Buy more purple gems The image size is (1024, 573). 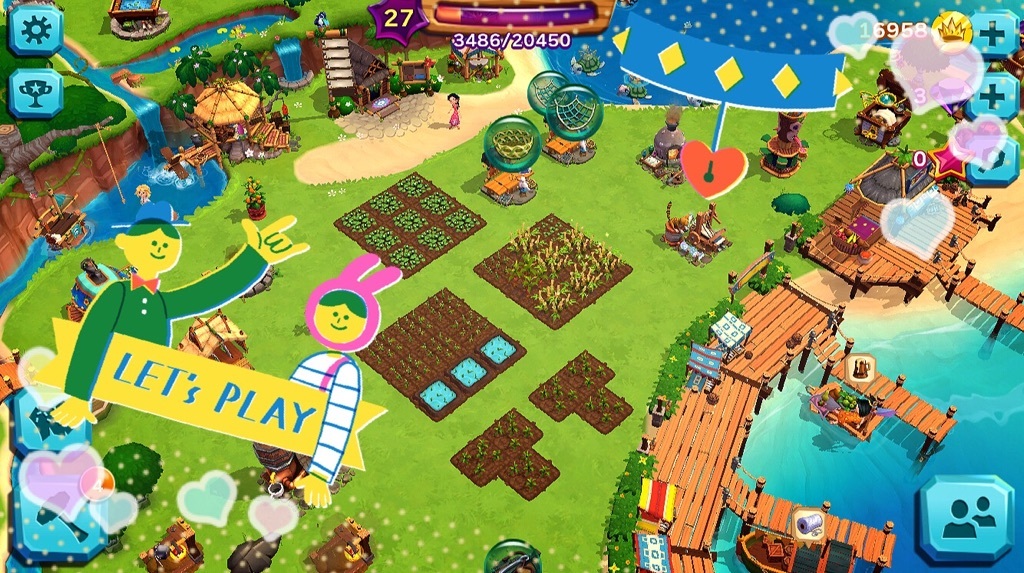[995, 96]
